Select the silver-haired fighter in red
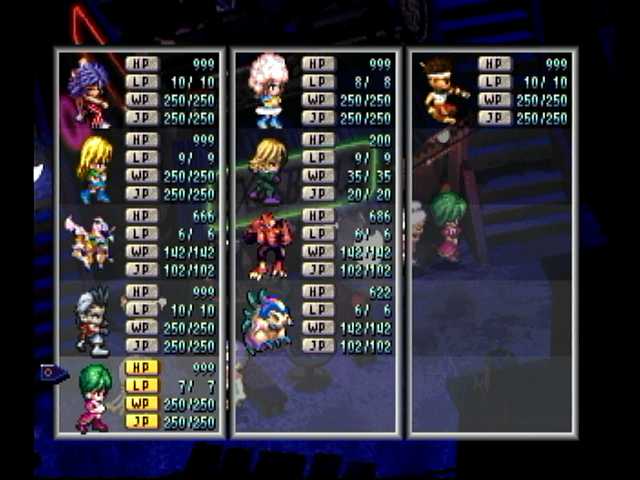Screen dimensions: 640x480 [x=92, y=320]
